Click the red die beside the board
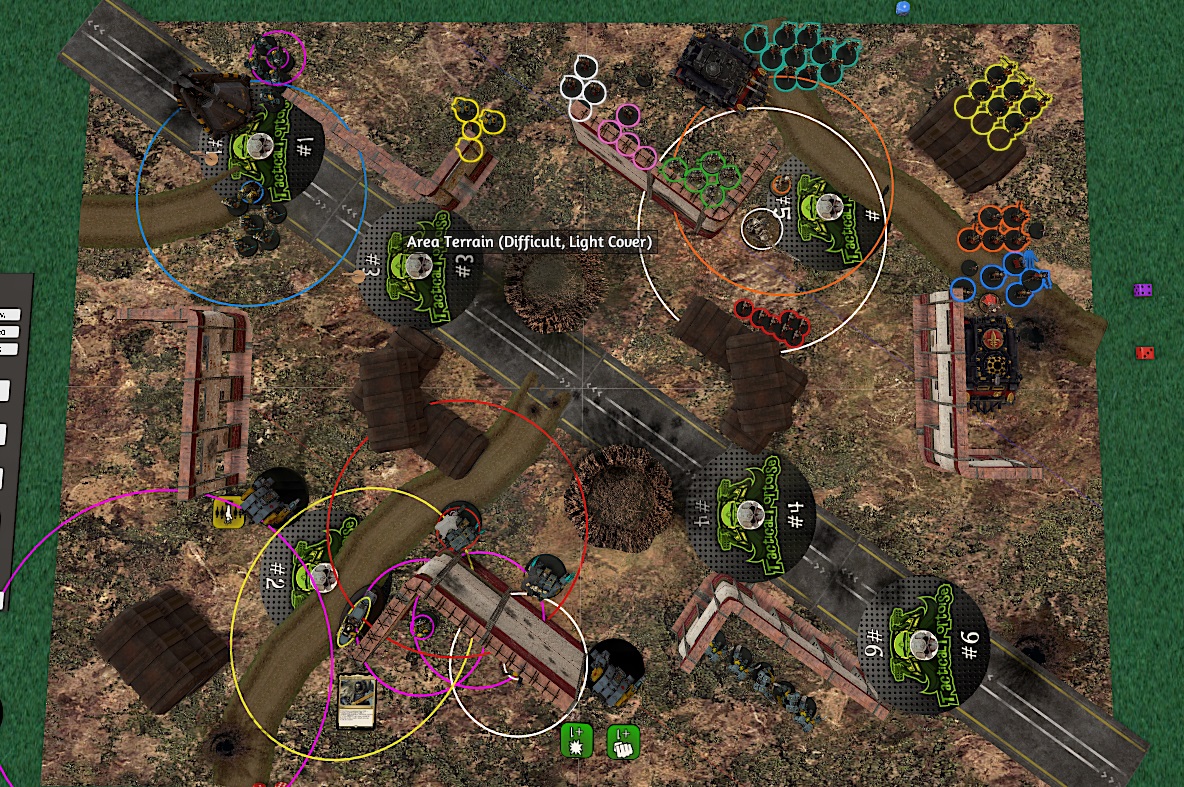1184x787 pixels. [x=1145, y=352]
